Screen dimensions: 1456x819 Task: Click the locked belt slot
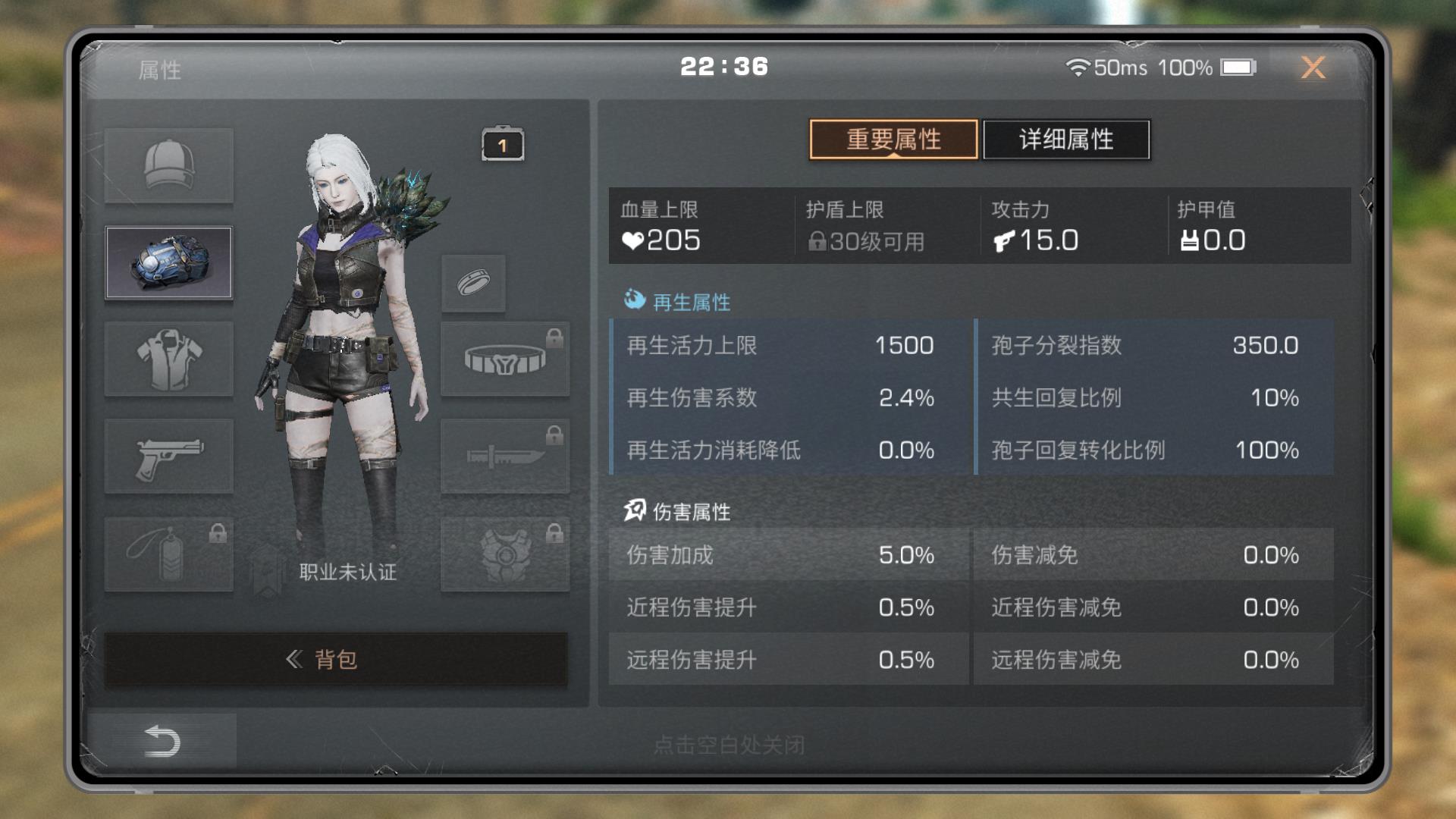click(504, 359)
